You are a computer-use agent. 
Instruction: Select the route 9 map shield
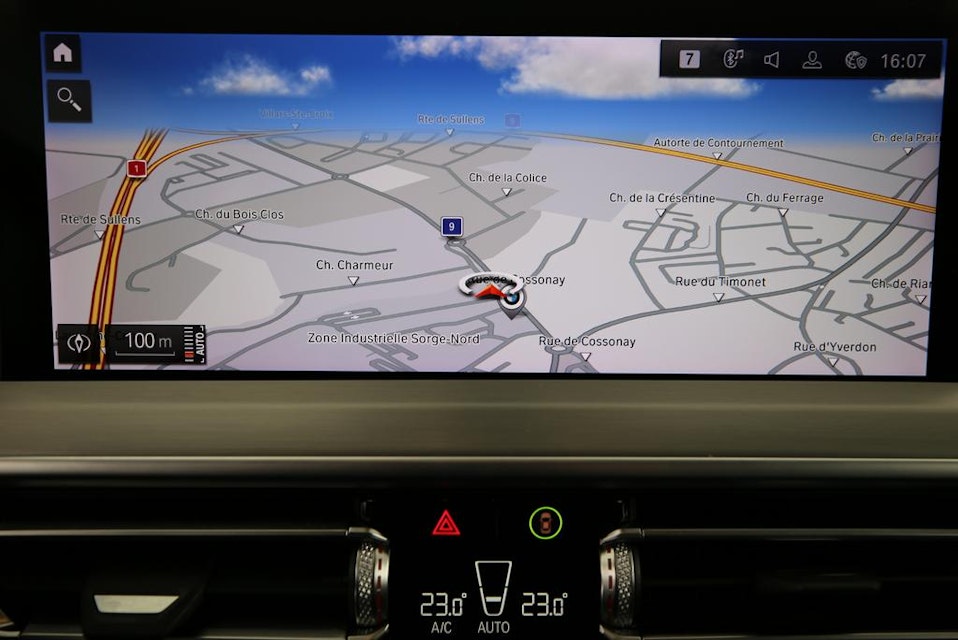452,227
